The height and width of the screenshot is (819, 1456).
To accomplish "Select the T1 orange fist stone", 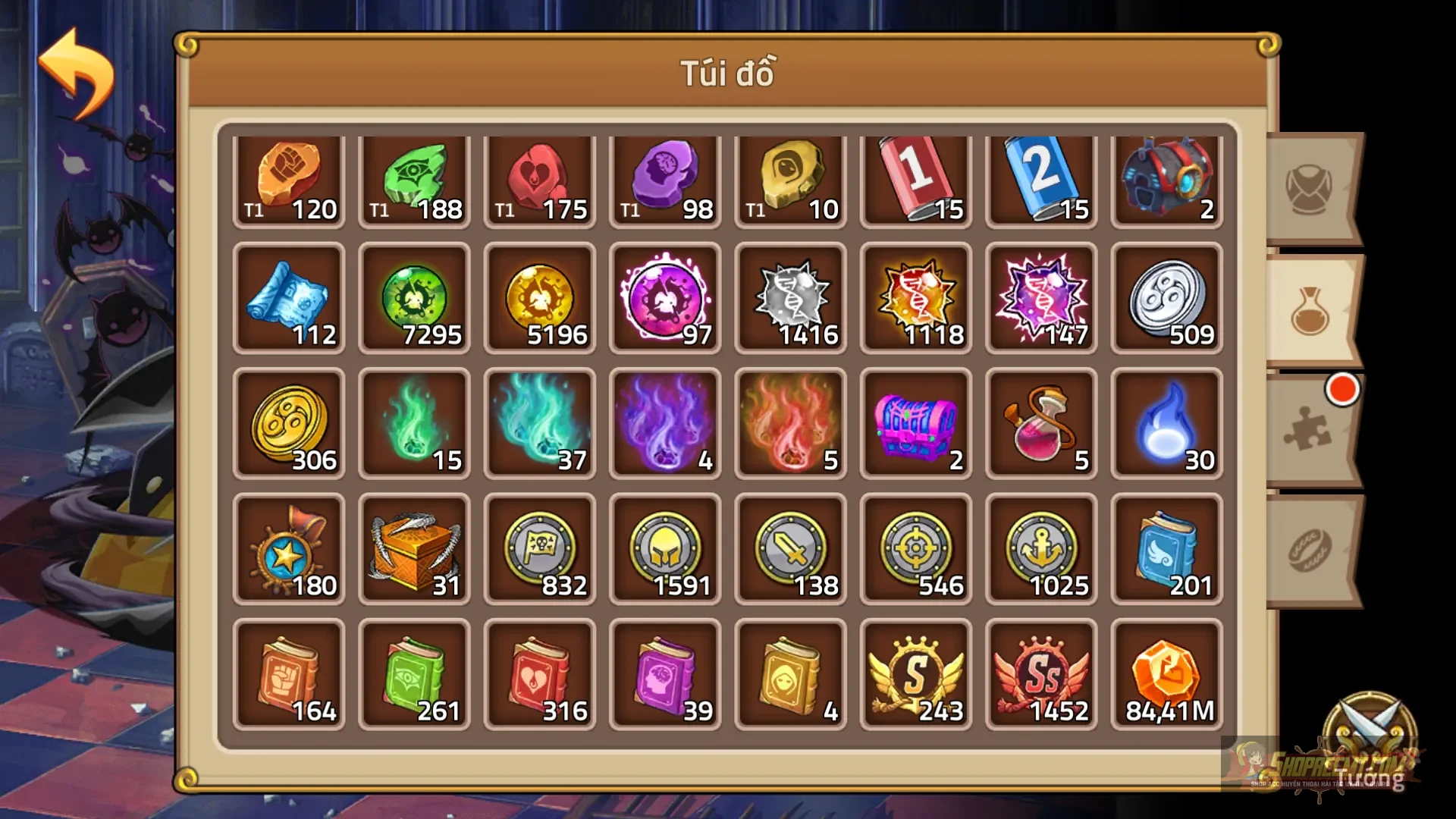I will (x=289, y=176).
